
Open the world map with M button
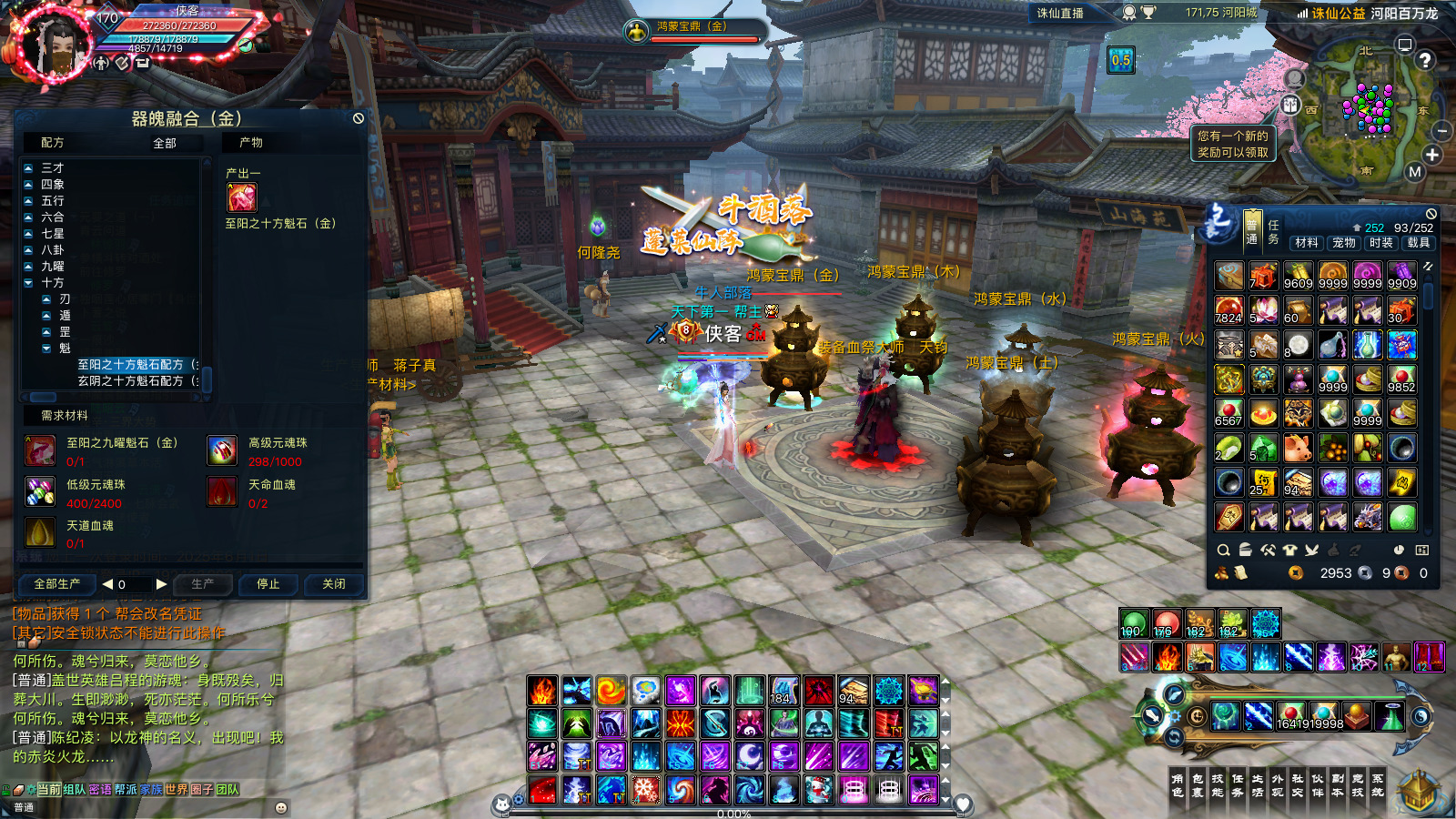click(x=1414, y=171)
